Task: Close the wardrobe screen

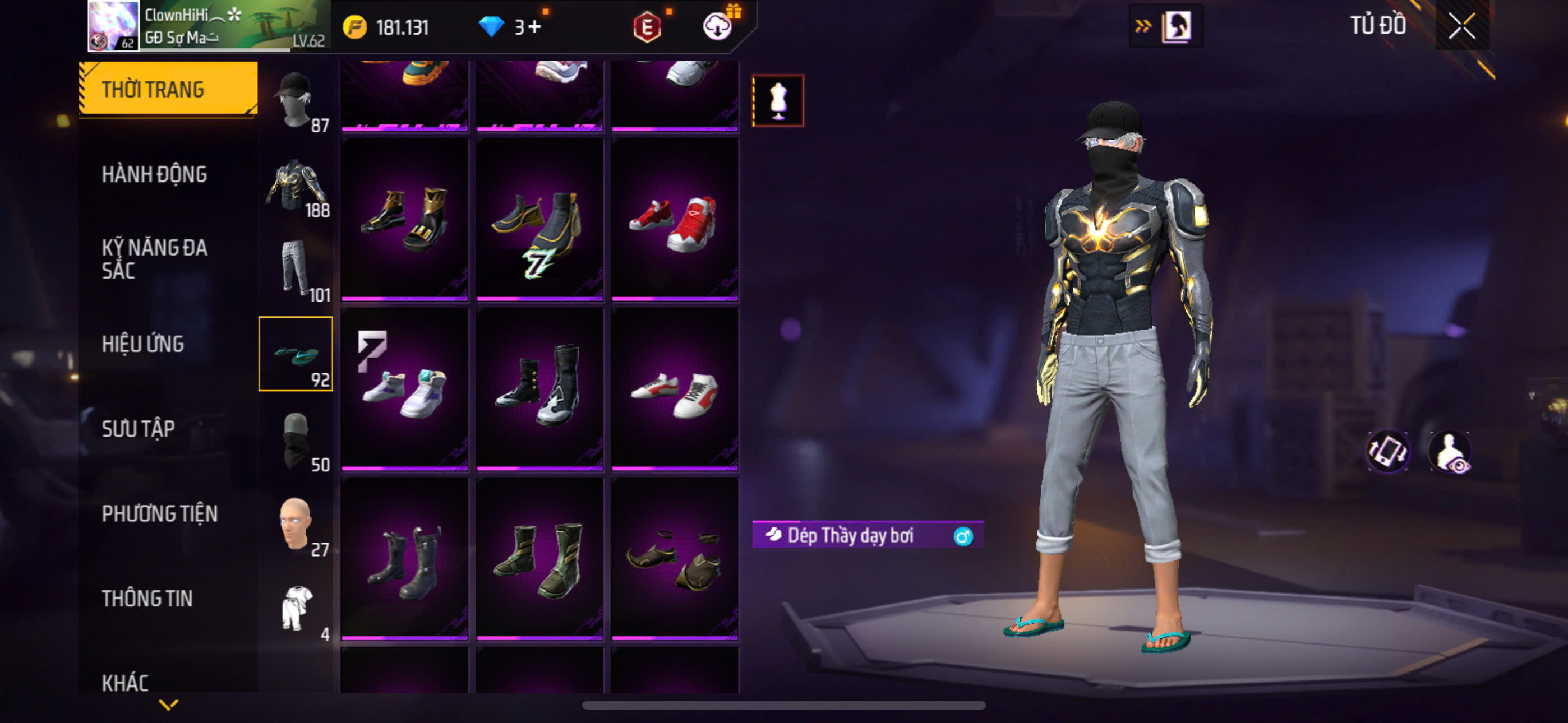Action: click(x=1461, y=26)
